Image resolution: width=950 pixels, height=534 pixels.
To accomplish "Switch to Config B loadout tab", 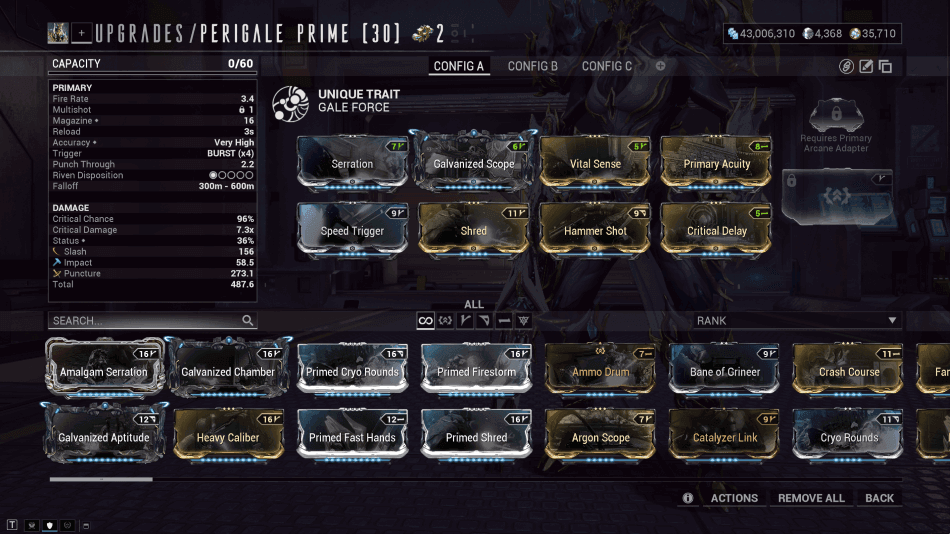I will point(533,66).
